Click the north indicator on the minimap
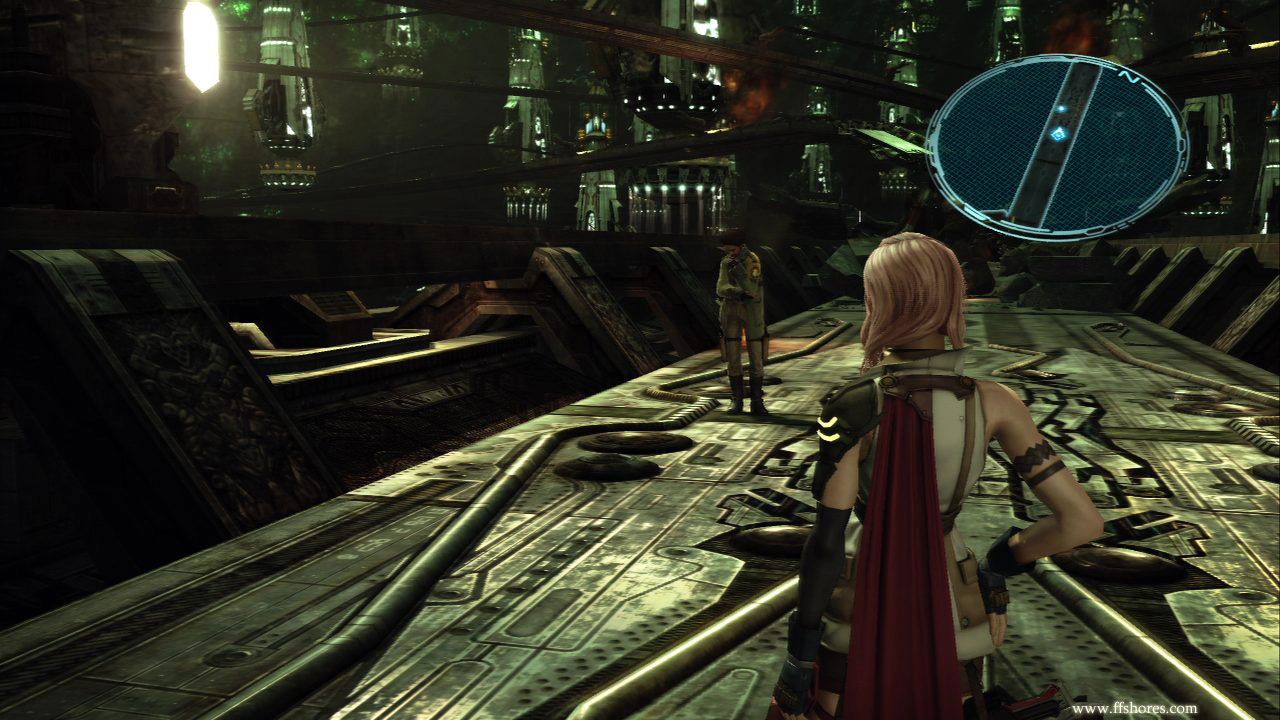Image resolution: width=1280 pixels, height=720 pixels. [1127, 76]
